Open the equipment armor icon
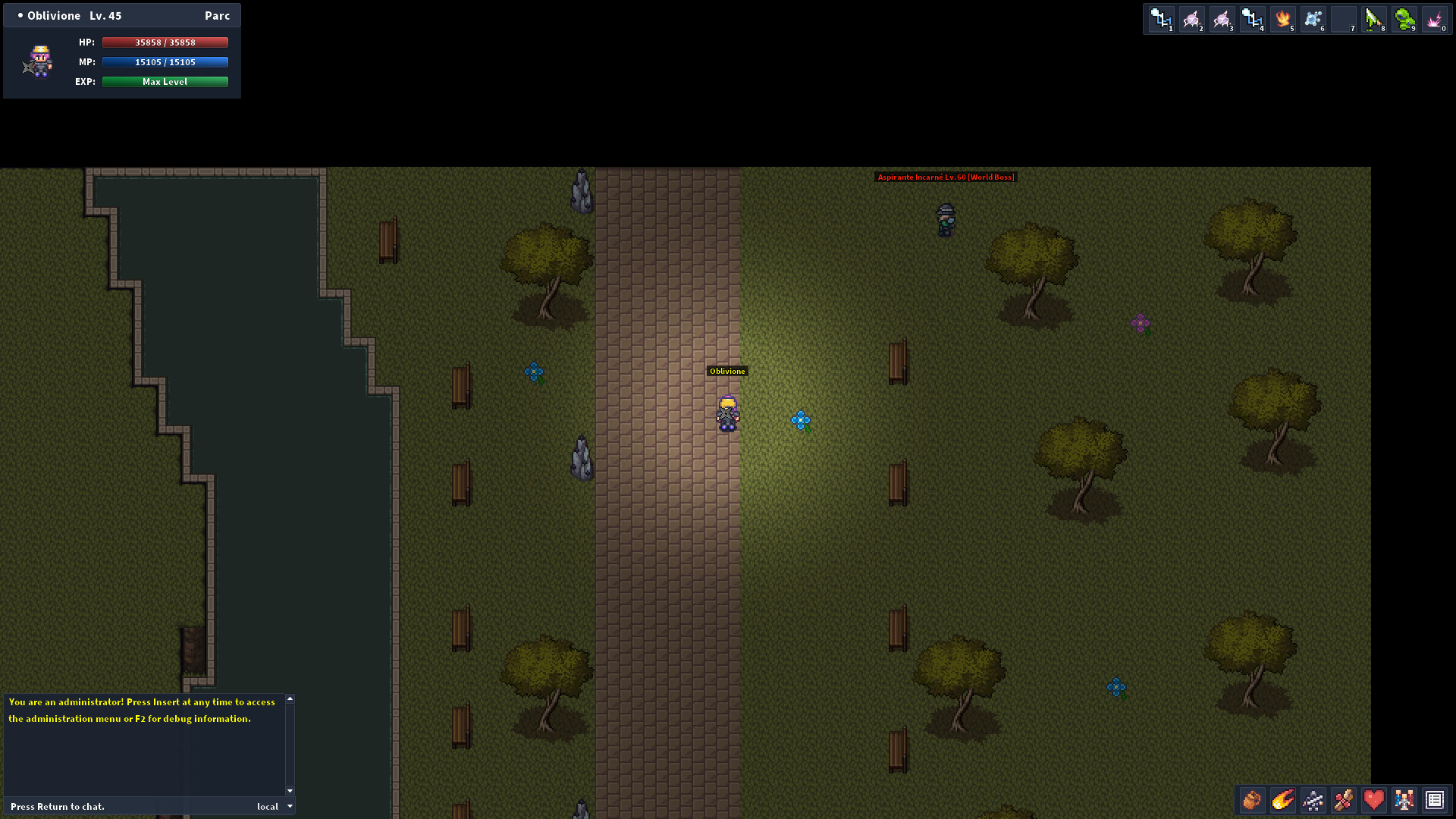The height and width of the screenshot is (819, 1456). click(1313, 800)
